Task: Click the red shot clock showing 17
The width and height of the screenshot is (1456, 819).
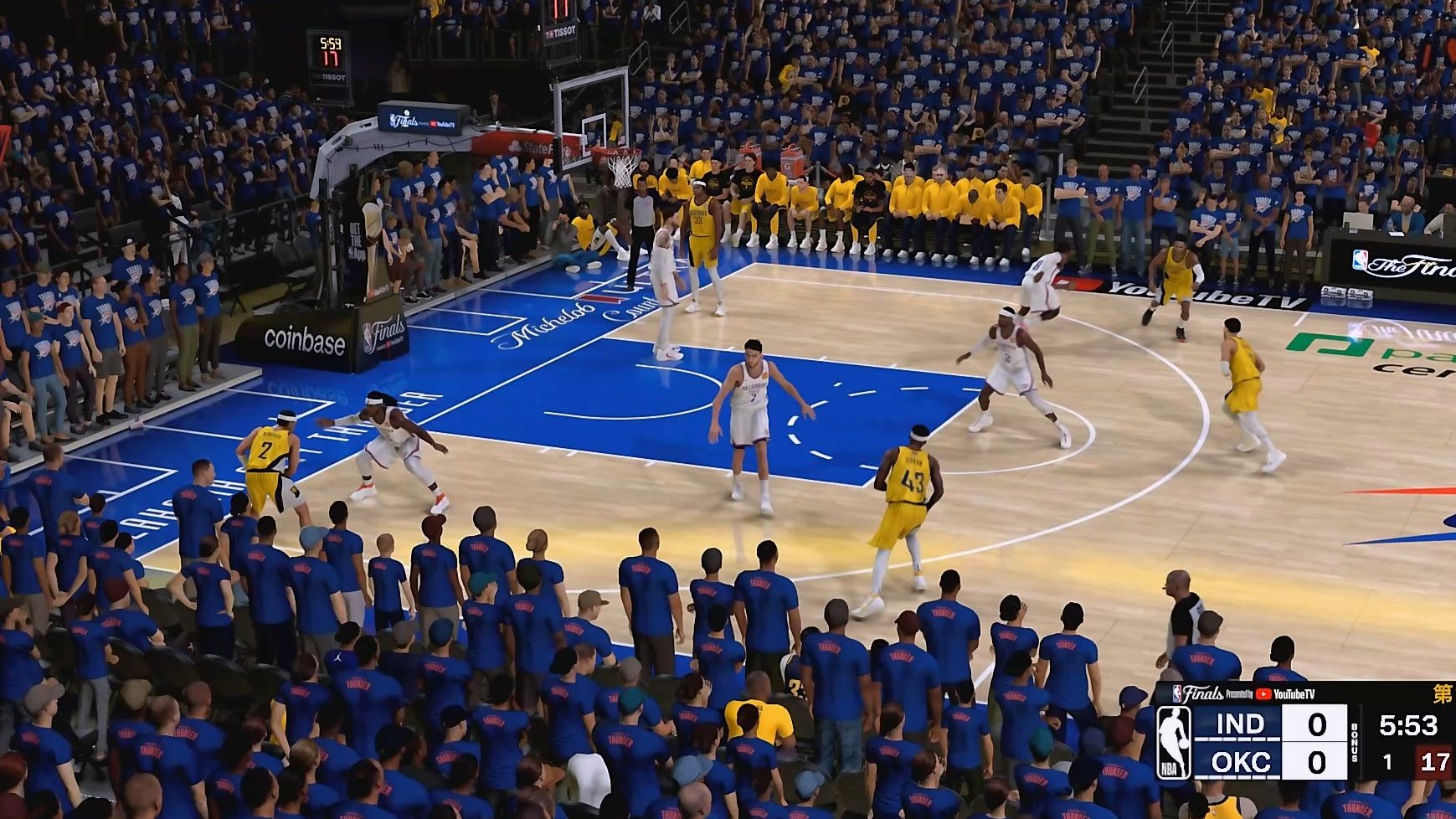Action: (1435, 760)
